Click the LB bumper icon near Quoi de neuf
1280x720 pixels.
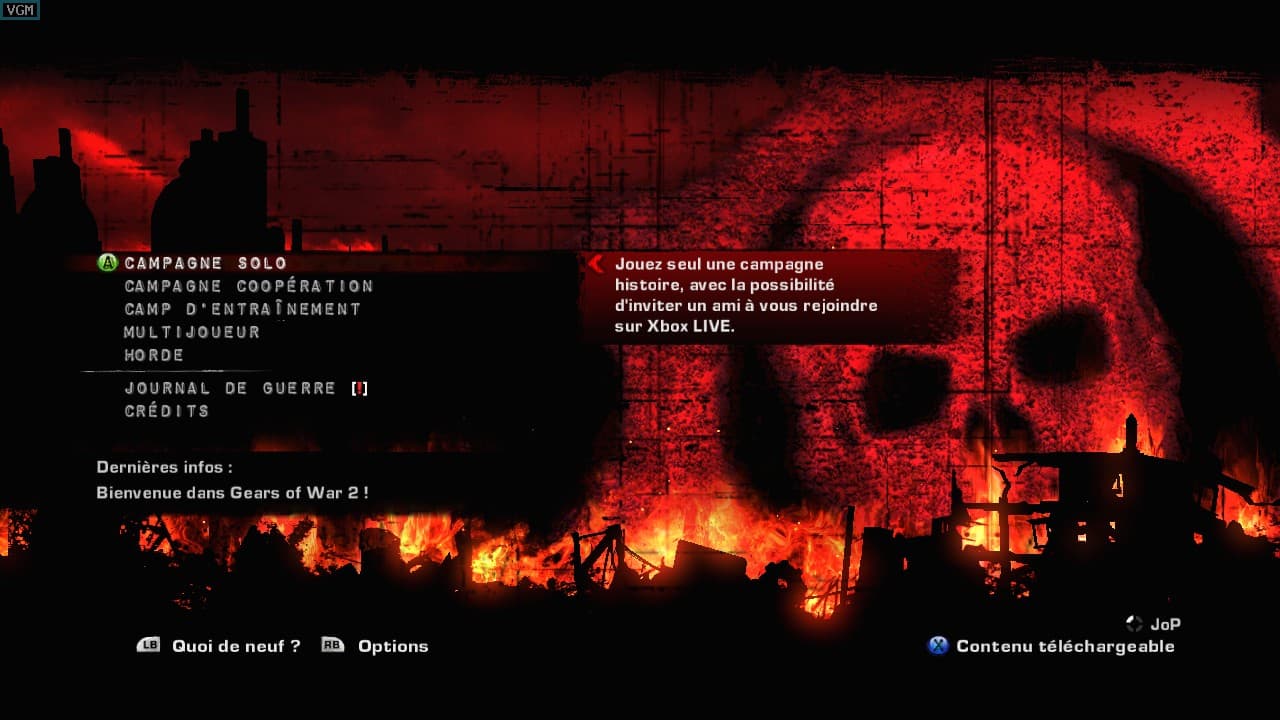[x=150, y=646]
